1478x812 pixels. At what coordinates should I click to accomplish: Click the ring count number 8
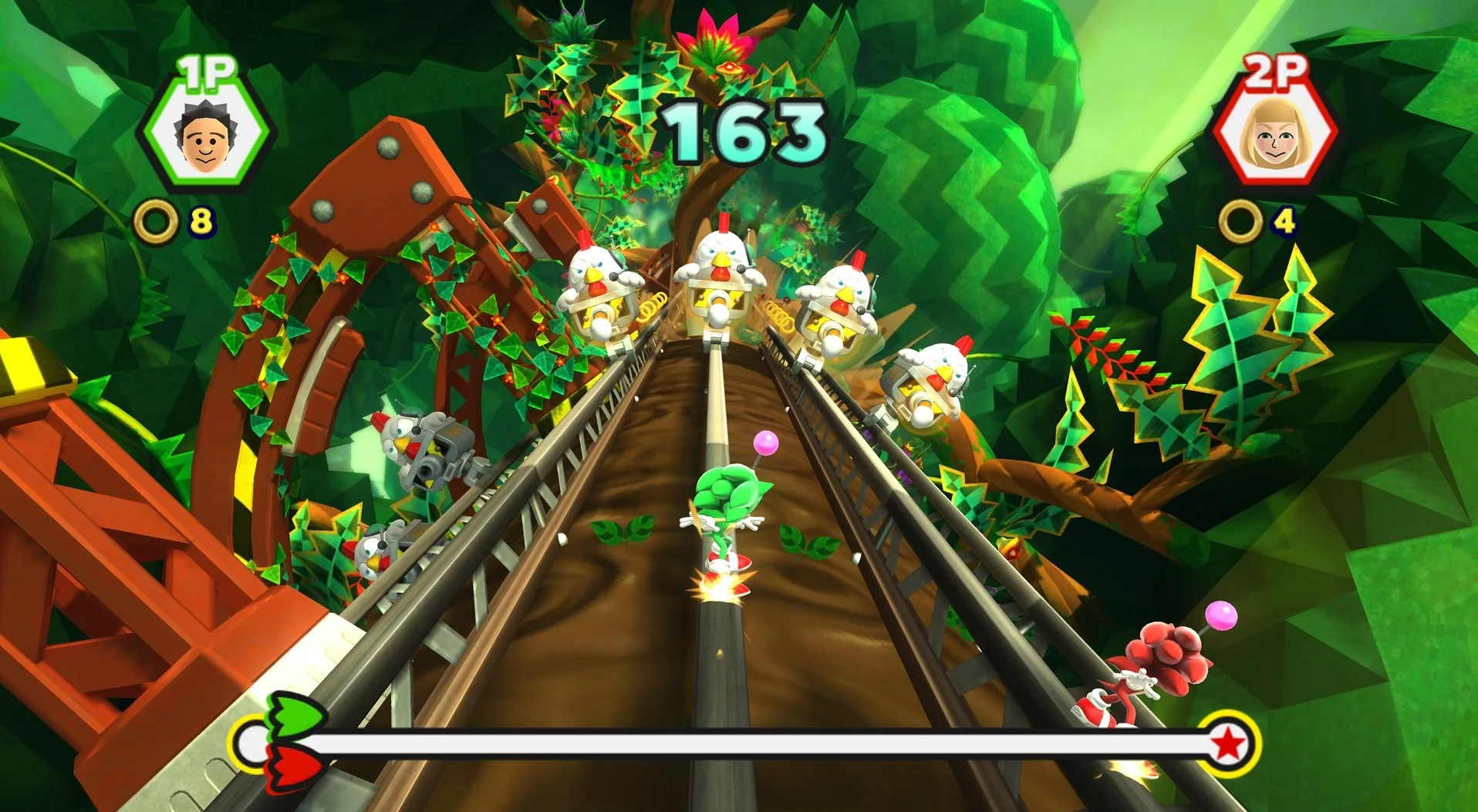coord(202,221)
